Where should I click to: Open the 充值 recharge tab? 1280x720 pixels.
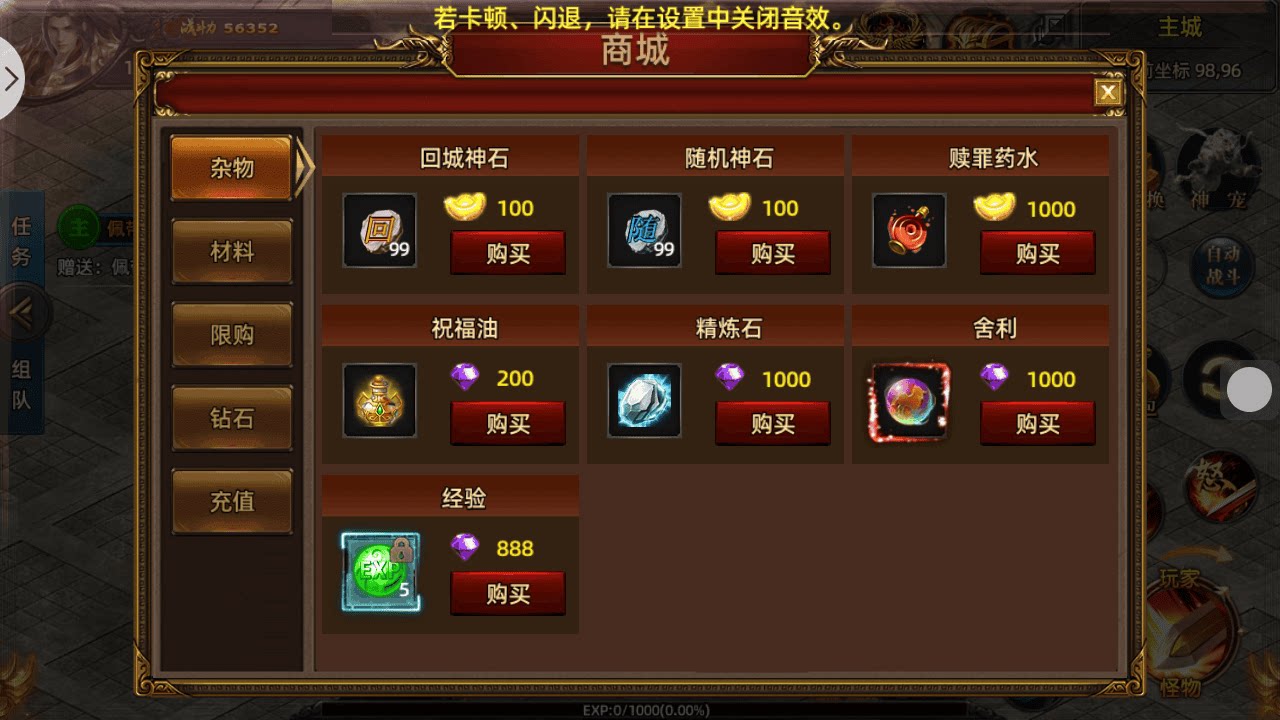point(231,501)
